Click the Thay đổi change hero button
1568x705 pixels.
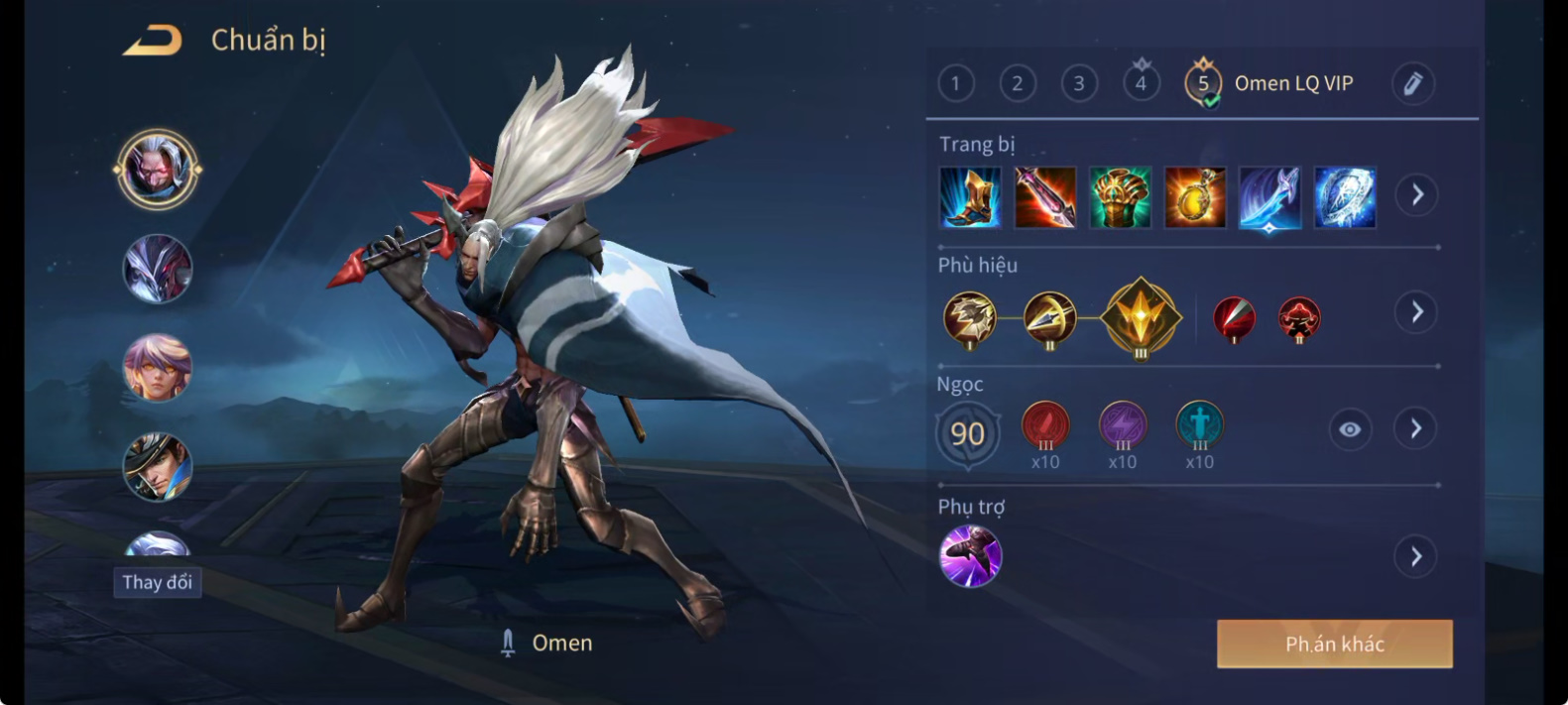click(x=158, y=582)
